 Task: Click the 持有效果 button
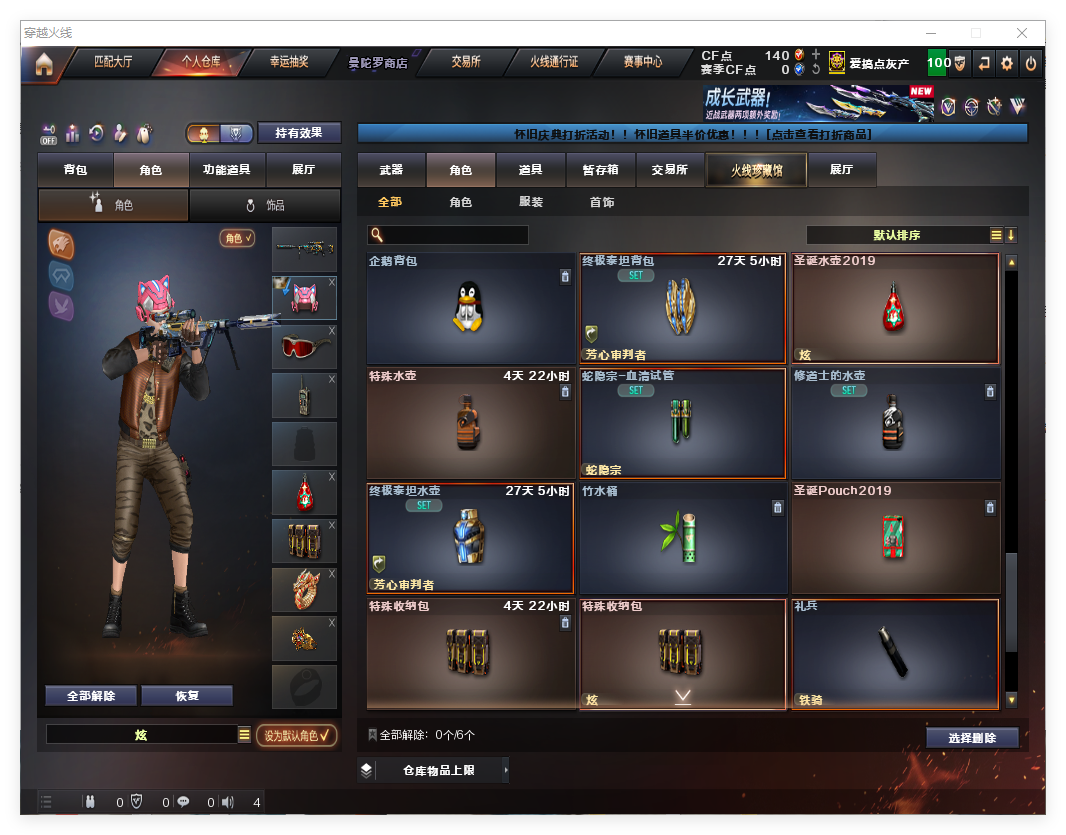[x=299, y=133]
